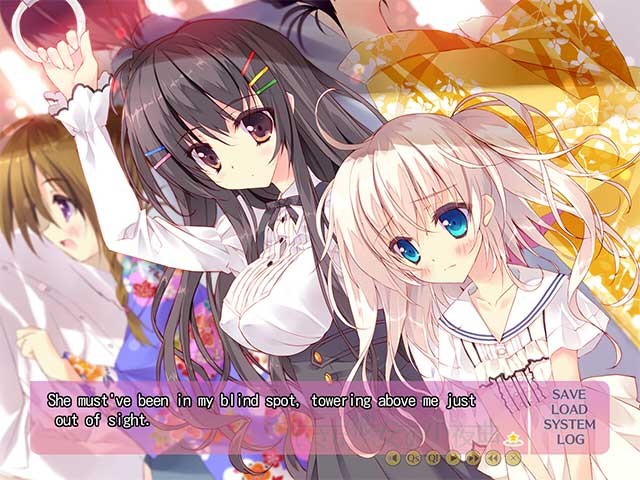Quick save using the Qs button
640x480 pixels.
[413, 458]
